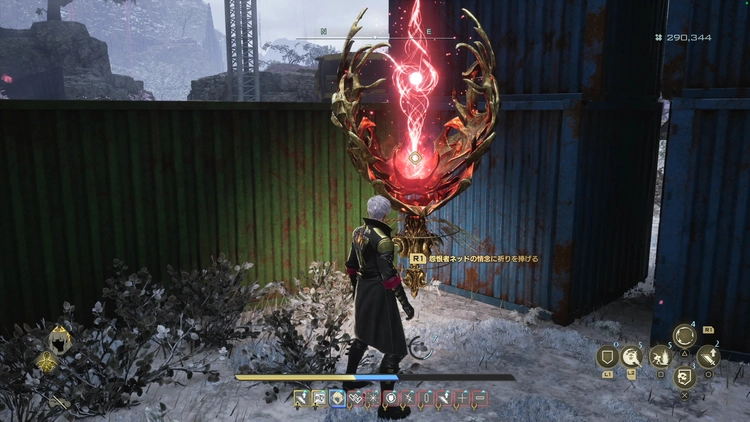Use the ground burst attack ability

pos(659,356)
